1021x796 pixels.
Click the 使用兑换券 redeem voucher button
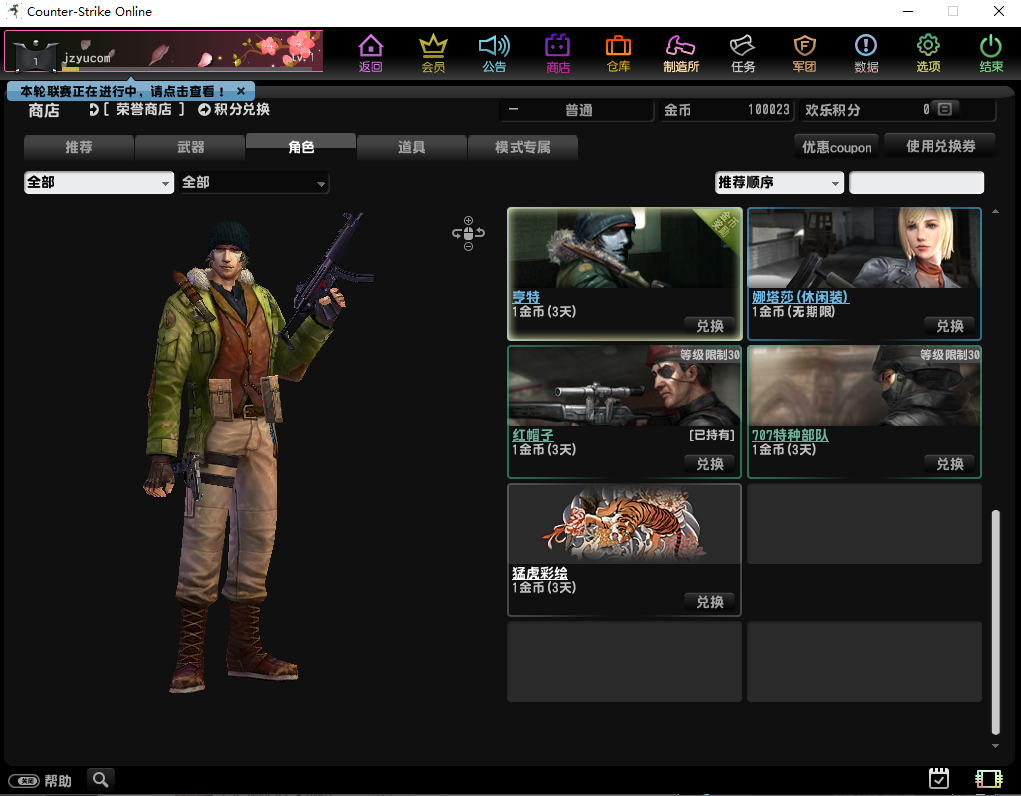940,146
